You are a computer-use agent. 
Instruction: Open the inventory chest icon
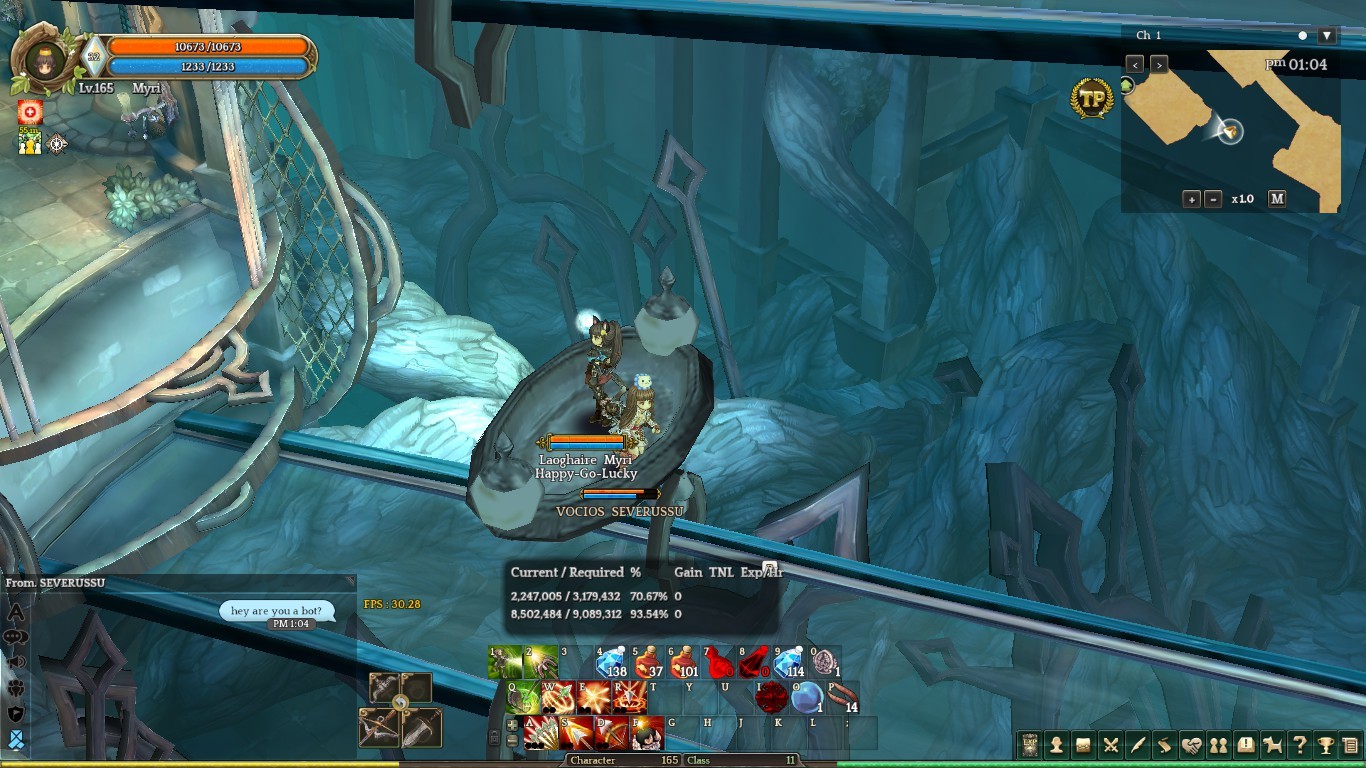point(1083,745)
